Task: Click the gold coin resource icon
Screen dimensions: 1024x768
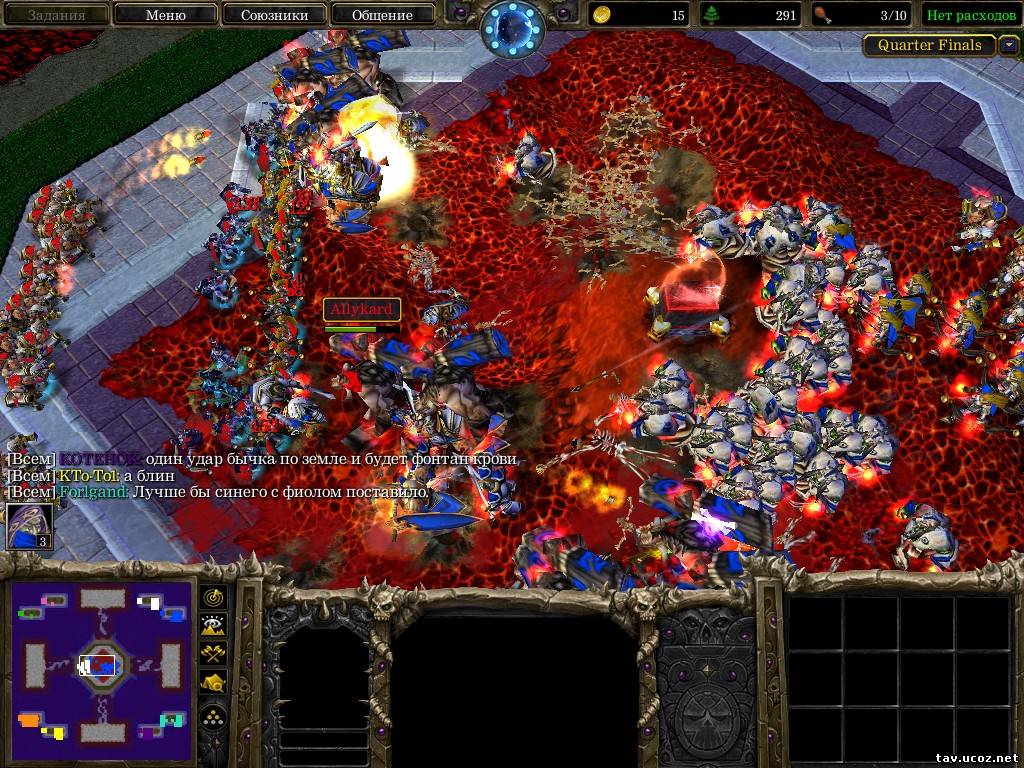Action: pos(602,15)
